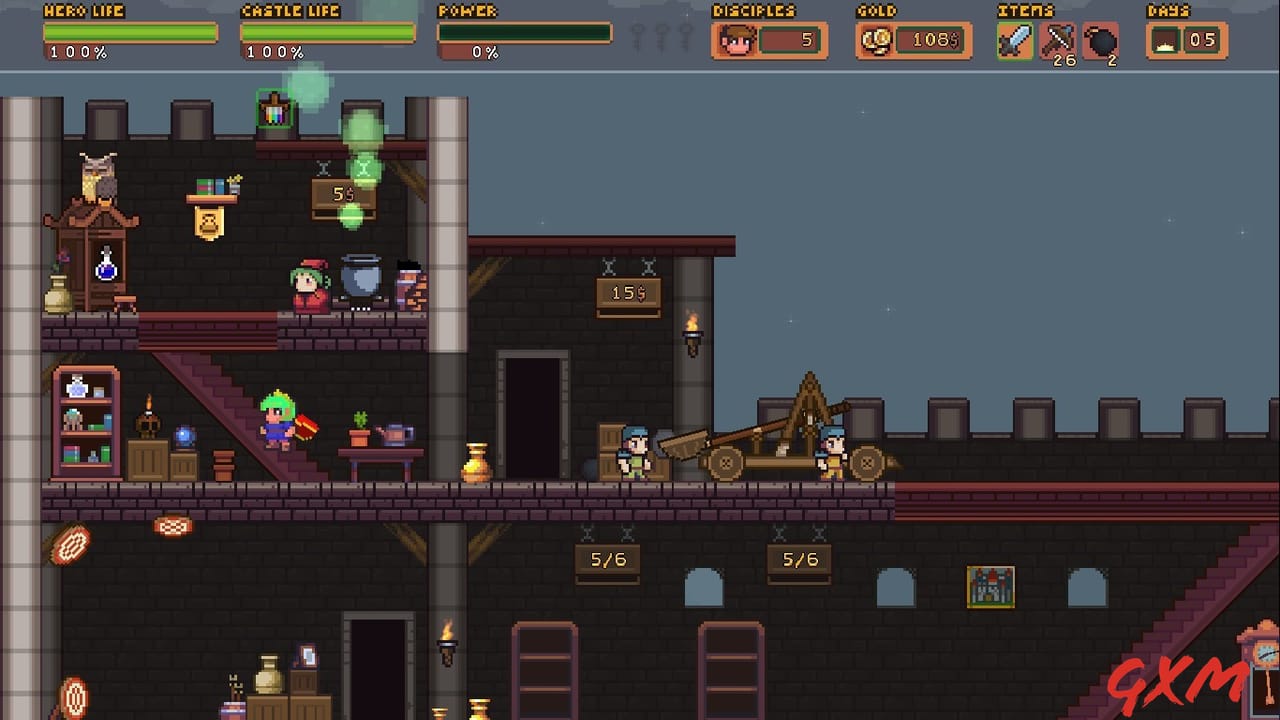
Task: Click the blue potion inside the wardrobe
Action: click(x=107, y=268)
